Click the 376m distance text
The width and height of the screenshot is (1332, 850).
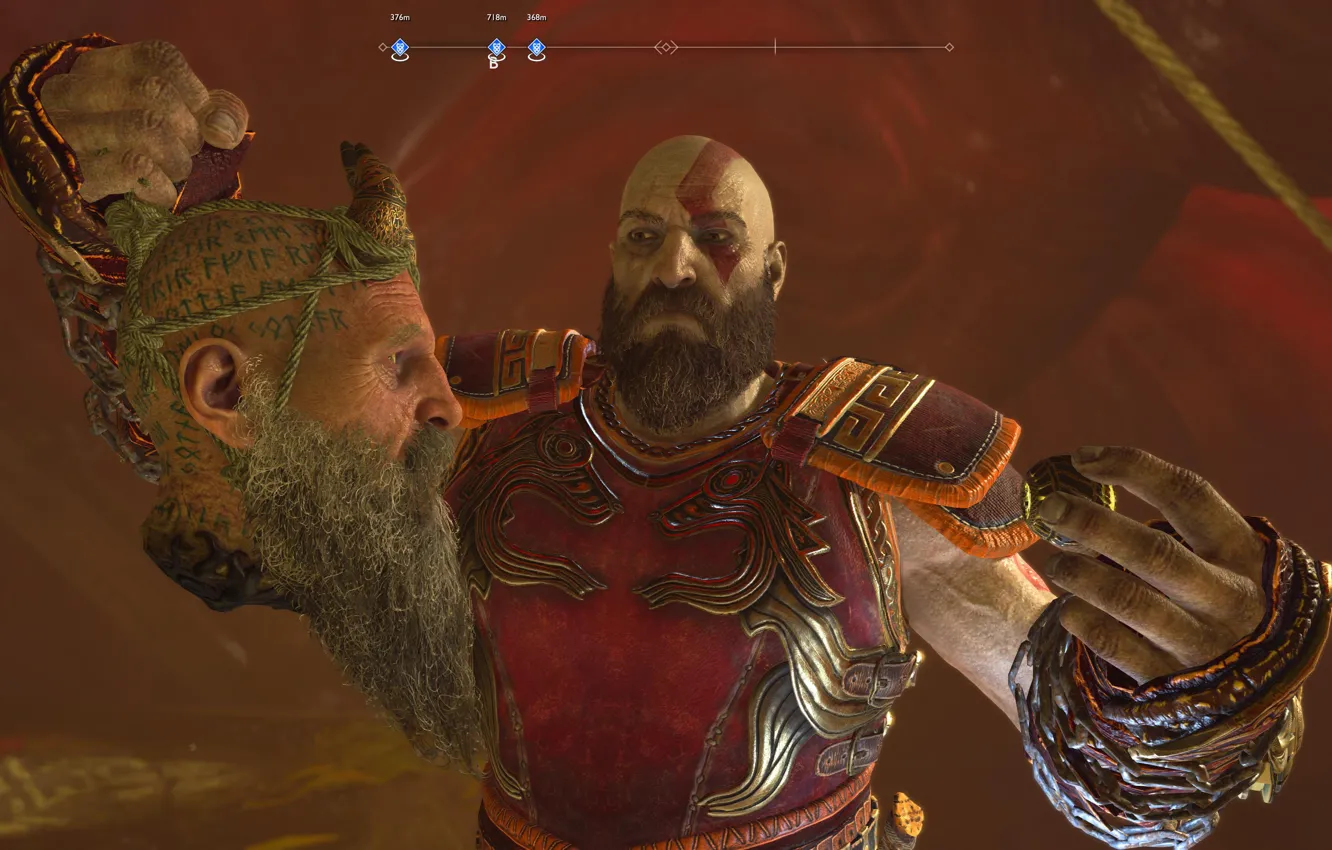(398, 17)
